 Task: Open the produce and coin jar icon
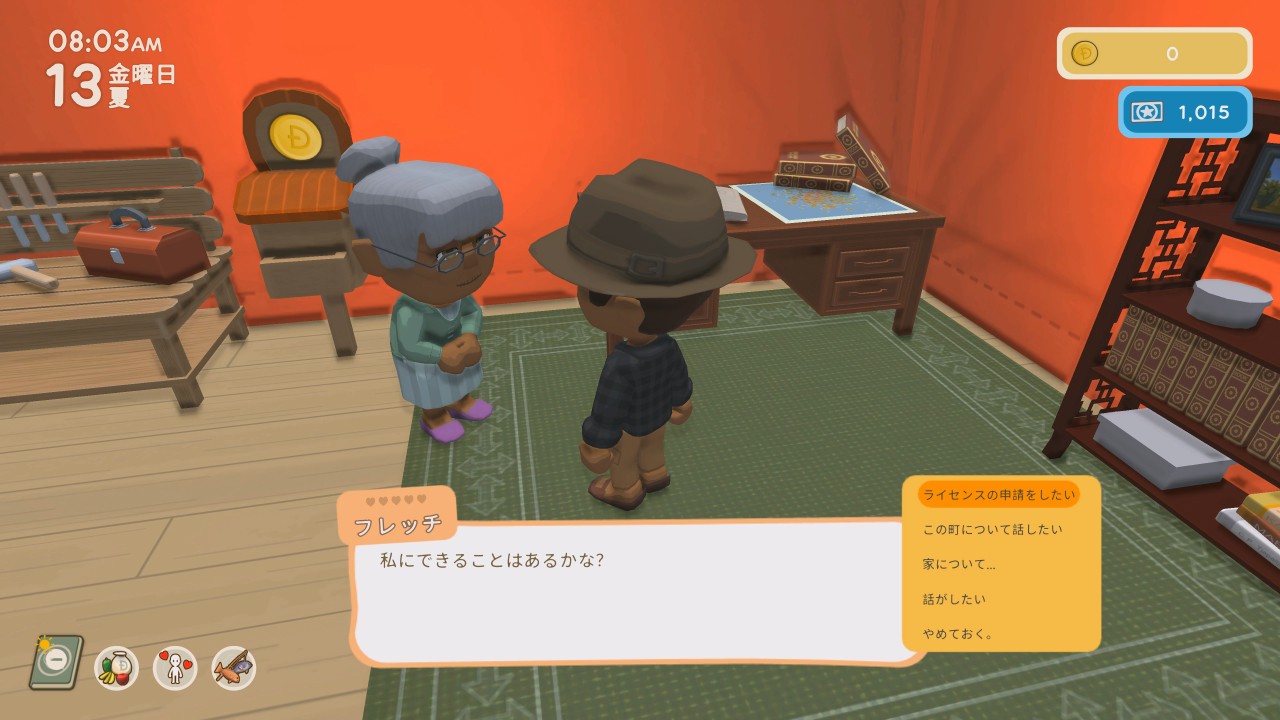coord(117,667)
